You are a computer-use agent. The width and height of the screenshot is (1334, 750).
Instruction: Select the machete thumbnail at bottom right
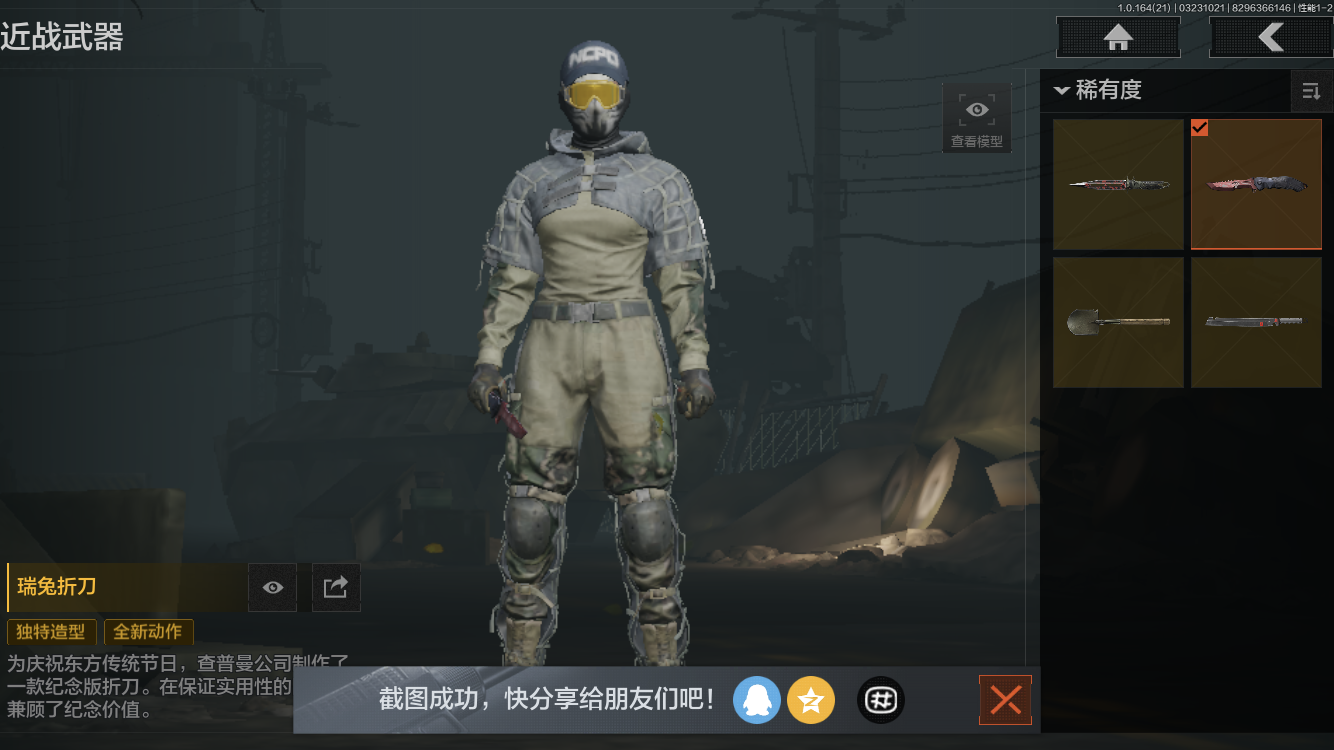1256,322
